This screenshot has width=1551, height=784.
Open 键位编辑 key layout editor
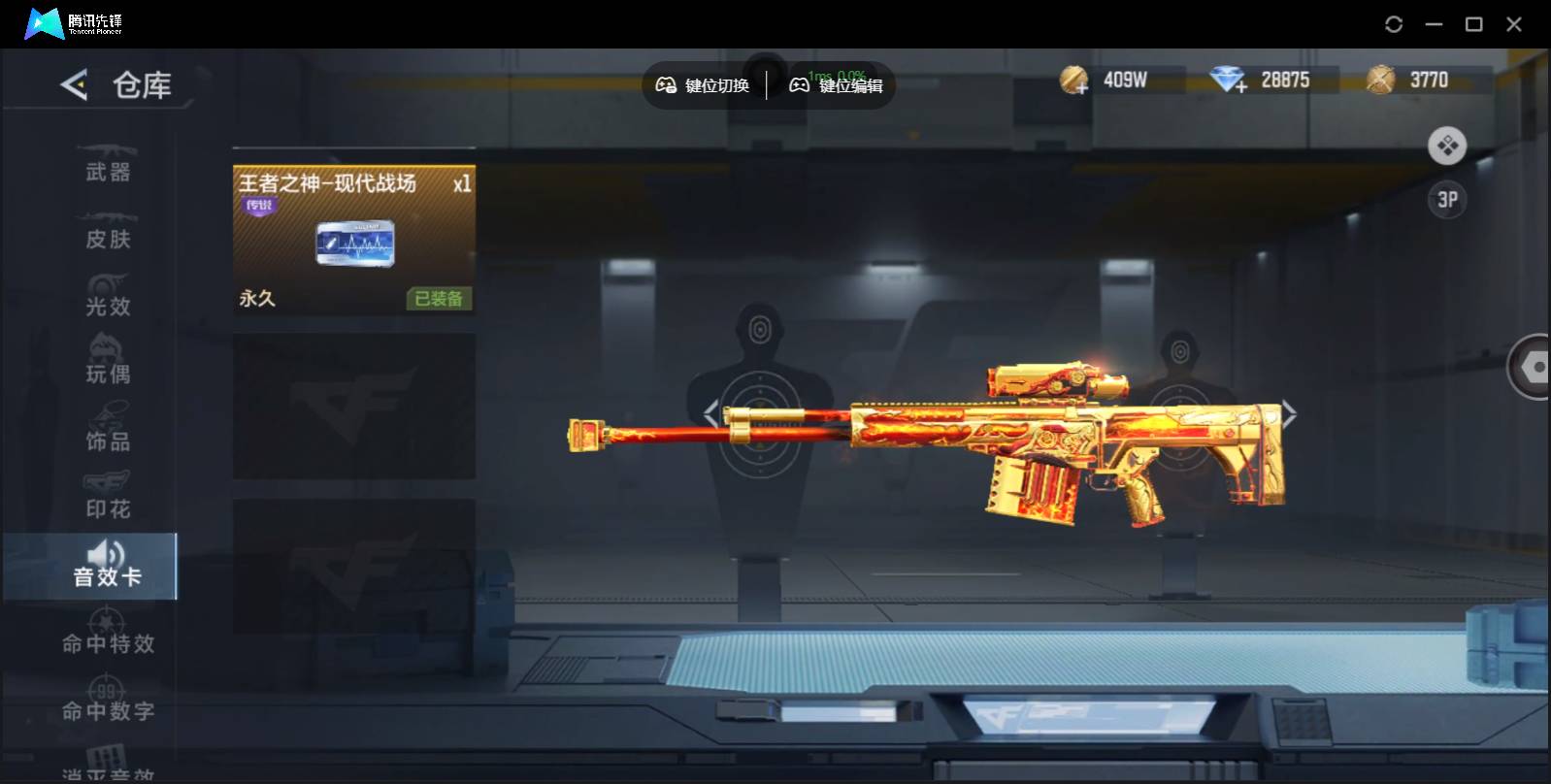coord(836,85)
